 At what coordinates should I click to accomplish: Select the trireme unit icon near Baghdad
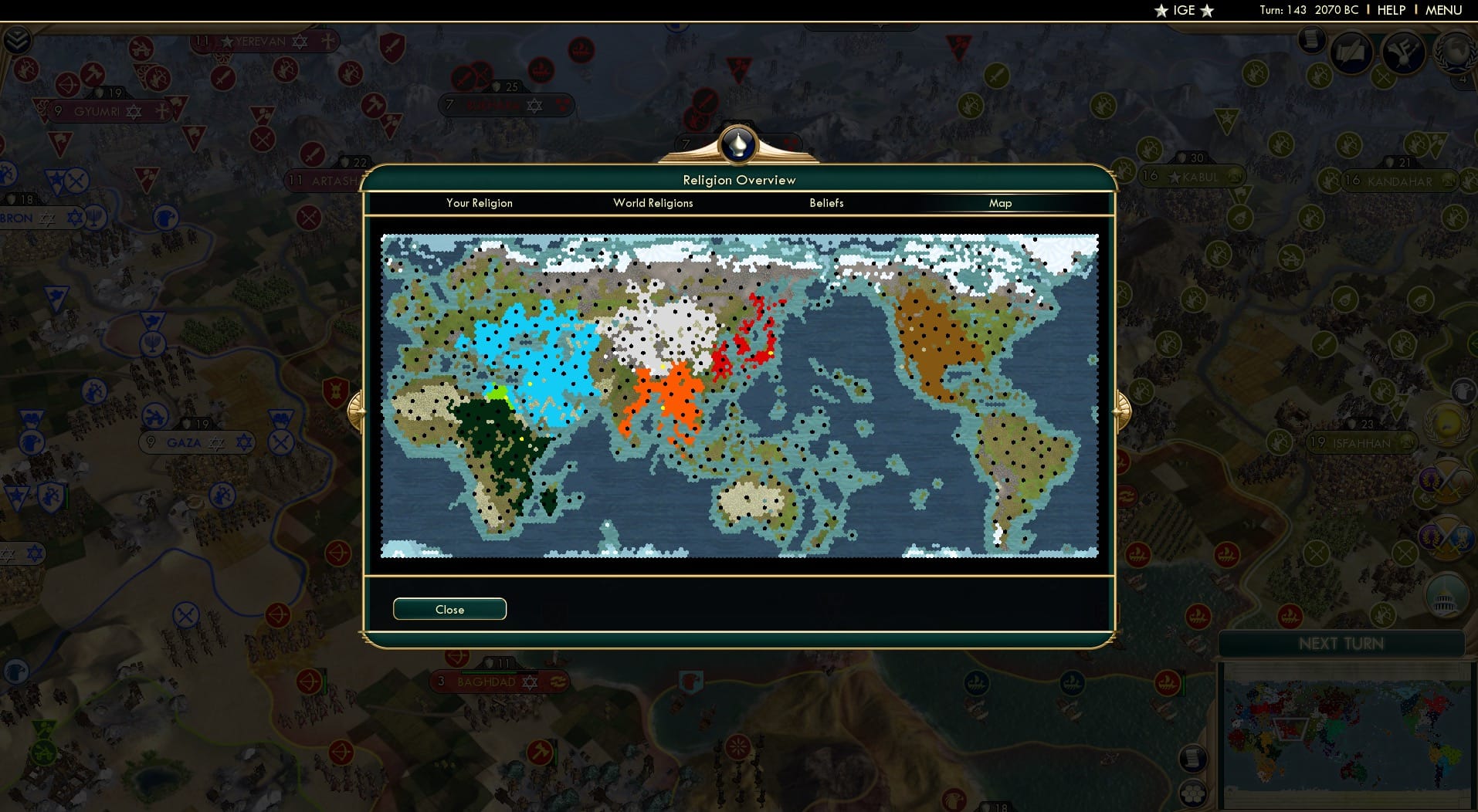(557, 682)
